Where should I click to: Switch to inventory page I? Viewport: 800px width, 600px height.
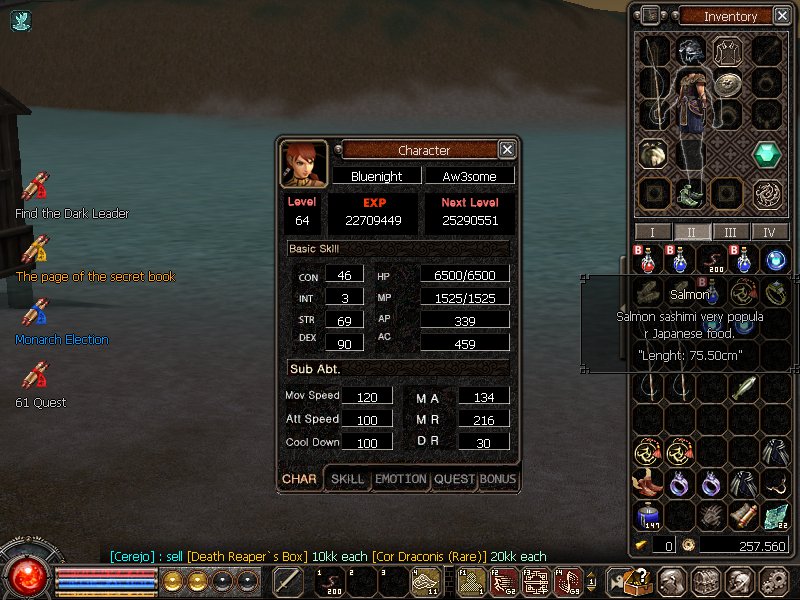click(653, 232)
